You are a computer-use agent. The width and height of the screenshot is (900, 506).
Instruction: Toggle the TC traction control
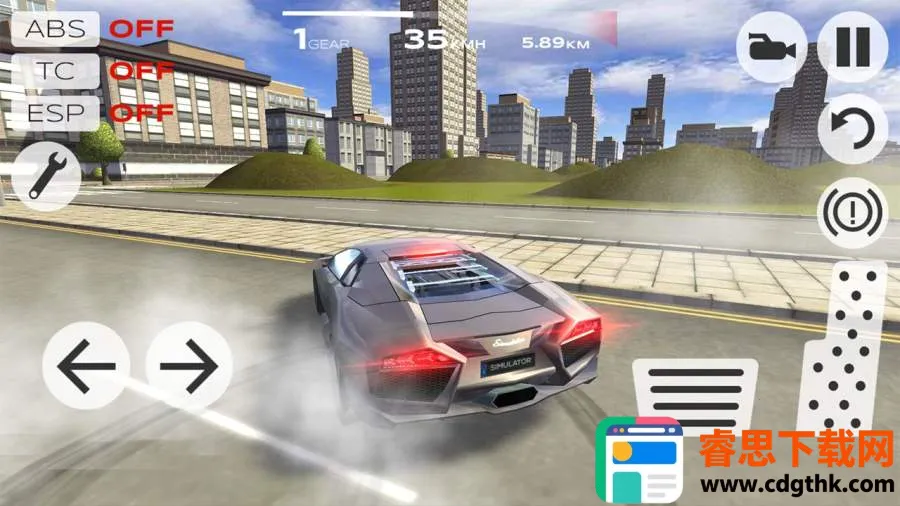tap(56, 70)
